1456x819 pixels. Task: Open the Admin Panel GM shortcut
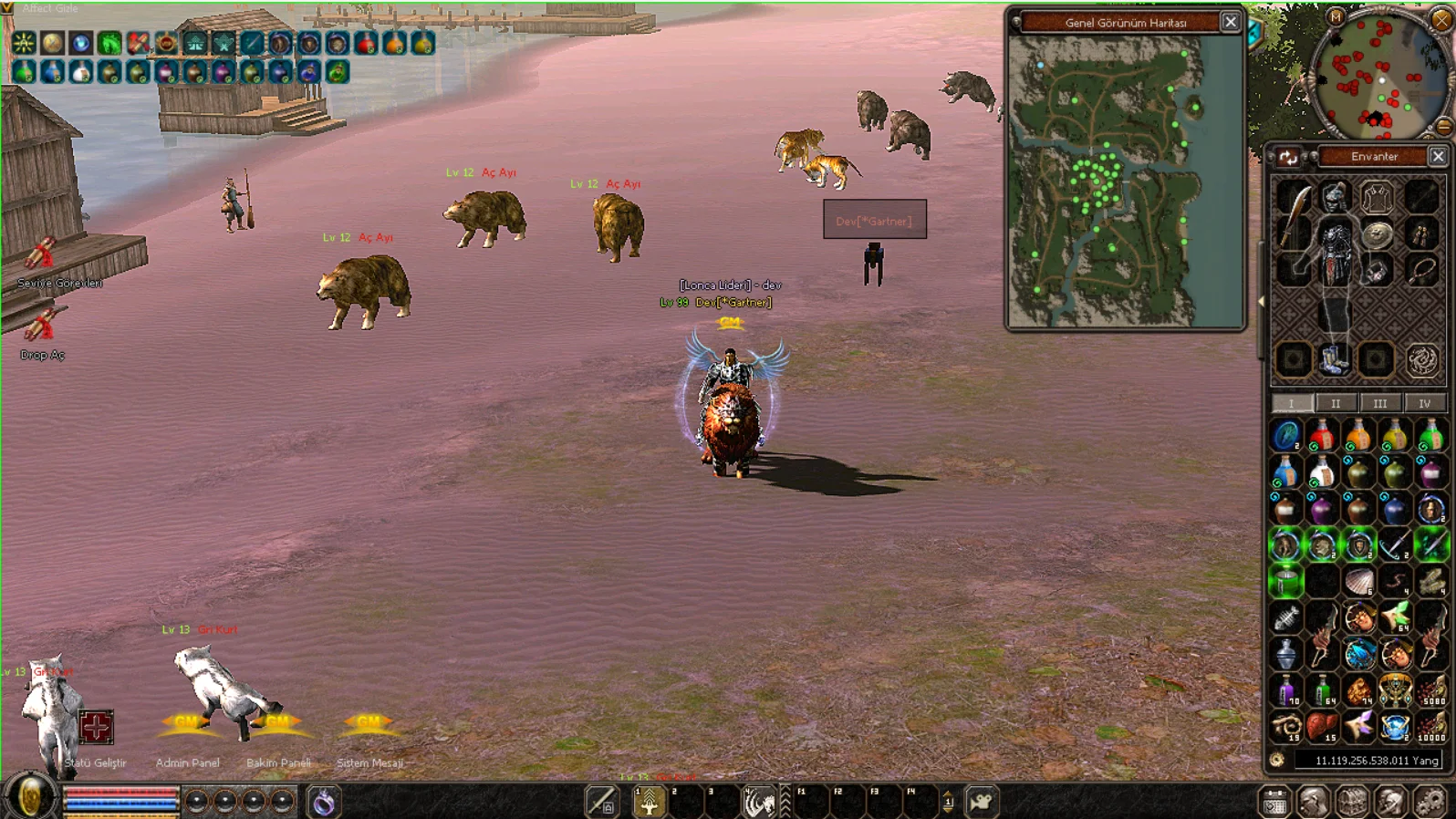click(x=187, y=725)
